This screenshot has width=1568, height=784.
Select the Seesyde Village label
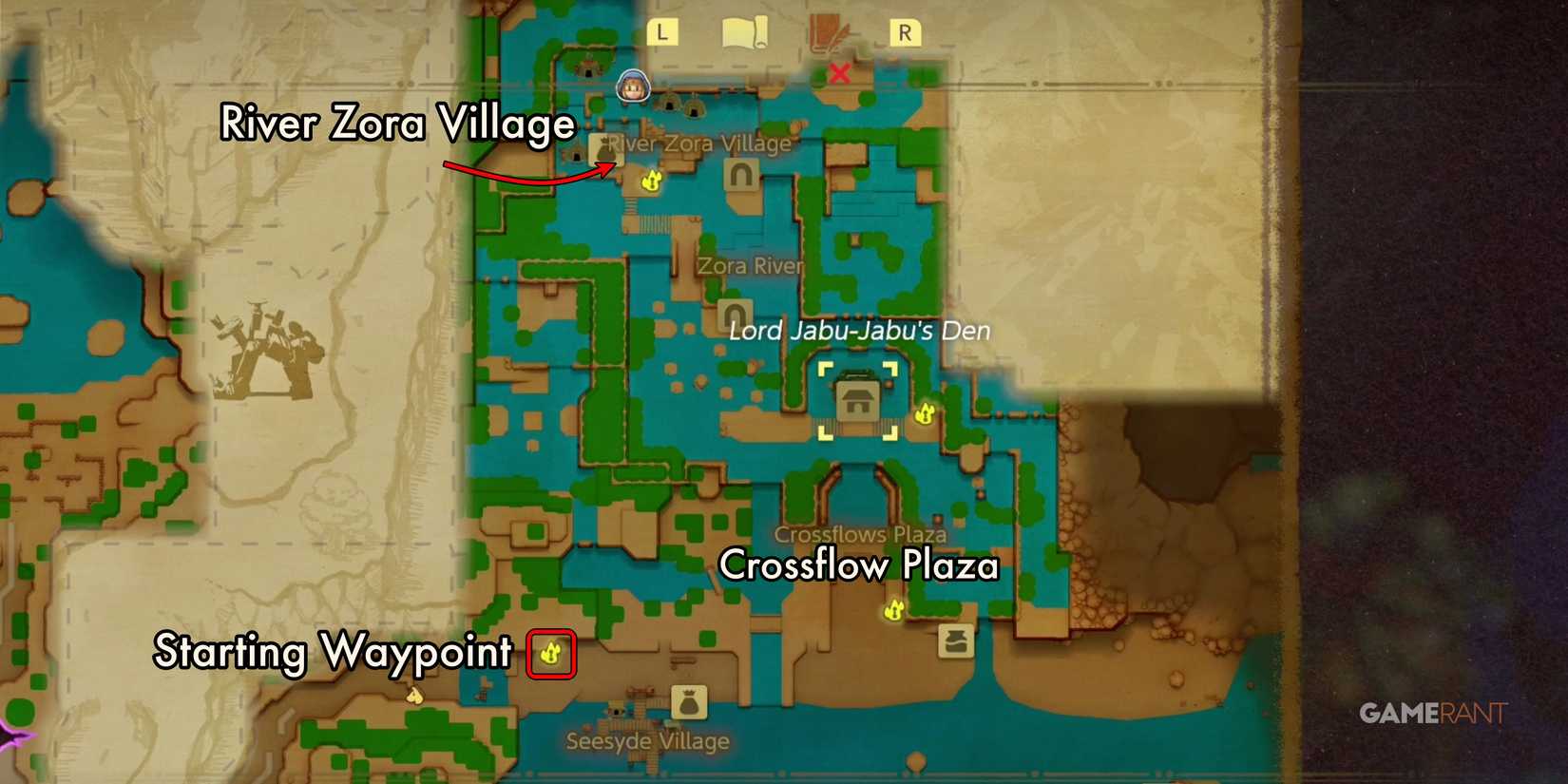pyautogui.click(x=646, y=739)
